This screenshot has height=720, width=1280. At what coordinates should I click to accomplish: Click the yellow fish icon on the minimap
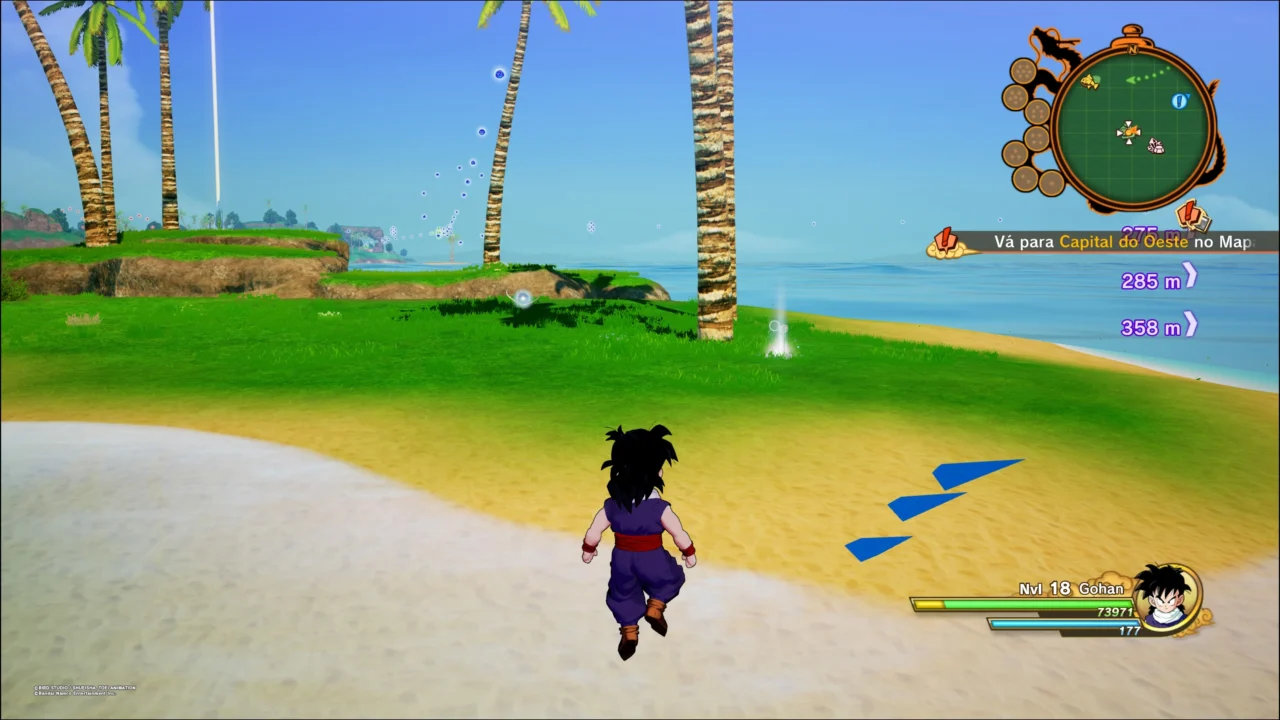pos(1090,81)
